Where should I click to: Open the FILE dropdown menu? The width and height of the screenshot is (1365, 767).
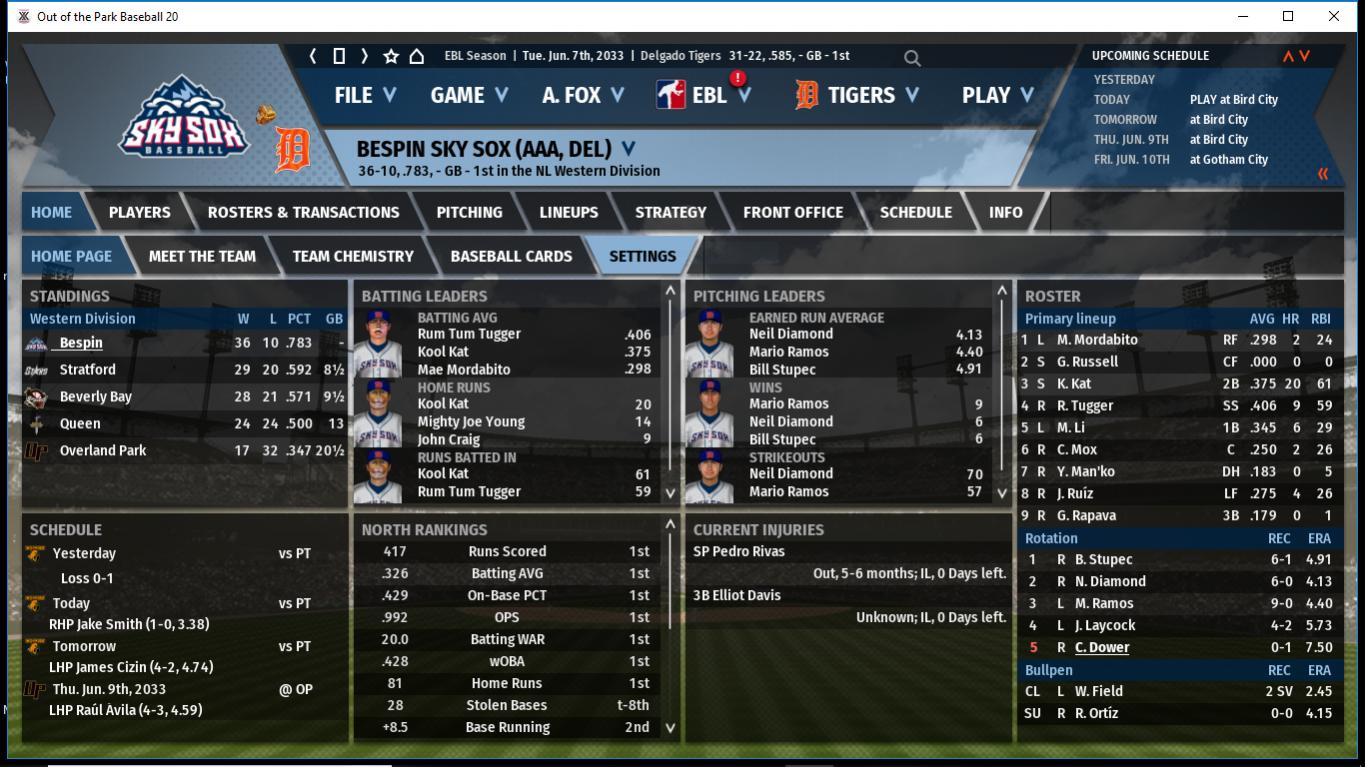[365, 95]
